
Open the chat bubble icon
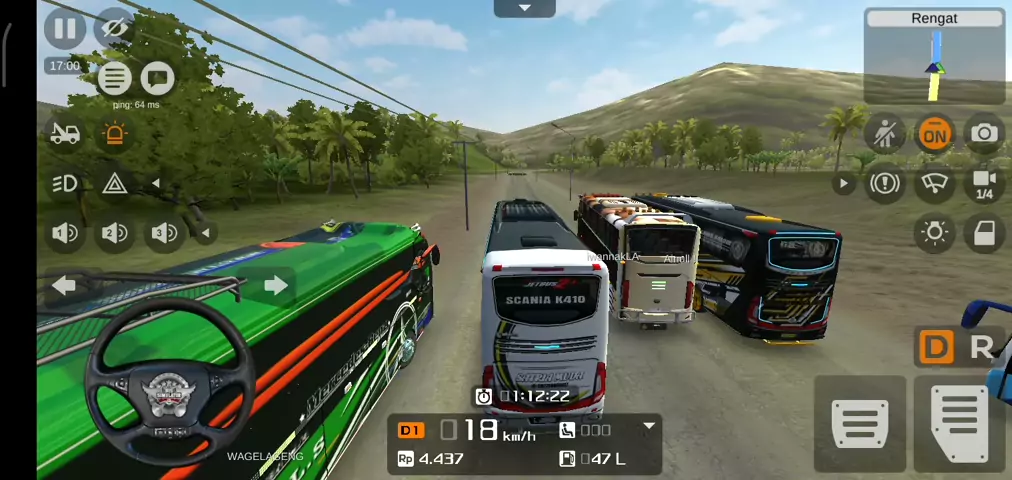(157, 77)
